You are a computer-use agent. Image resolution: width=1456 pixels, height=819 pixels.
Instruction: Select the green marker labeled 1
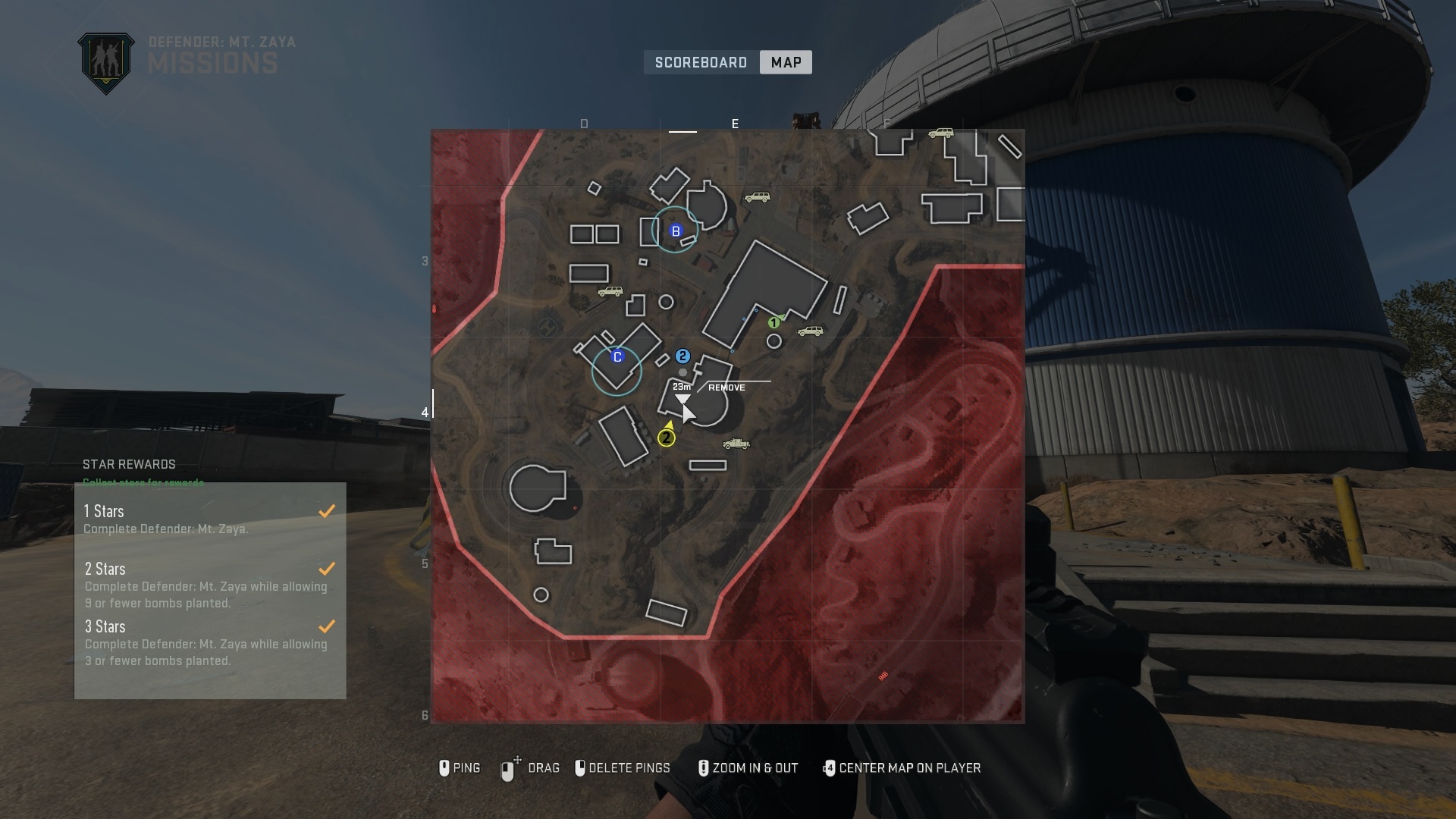point(774,322)
